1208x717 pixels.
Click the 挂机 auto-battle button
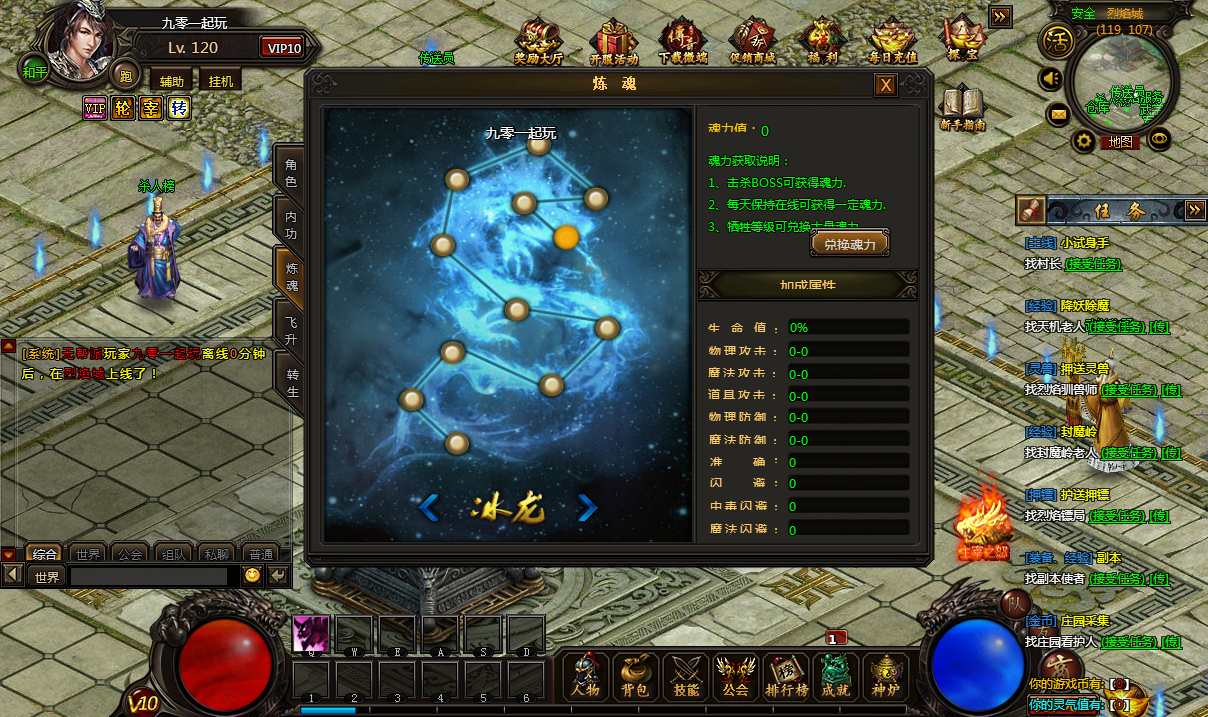220,81
